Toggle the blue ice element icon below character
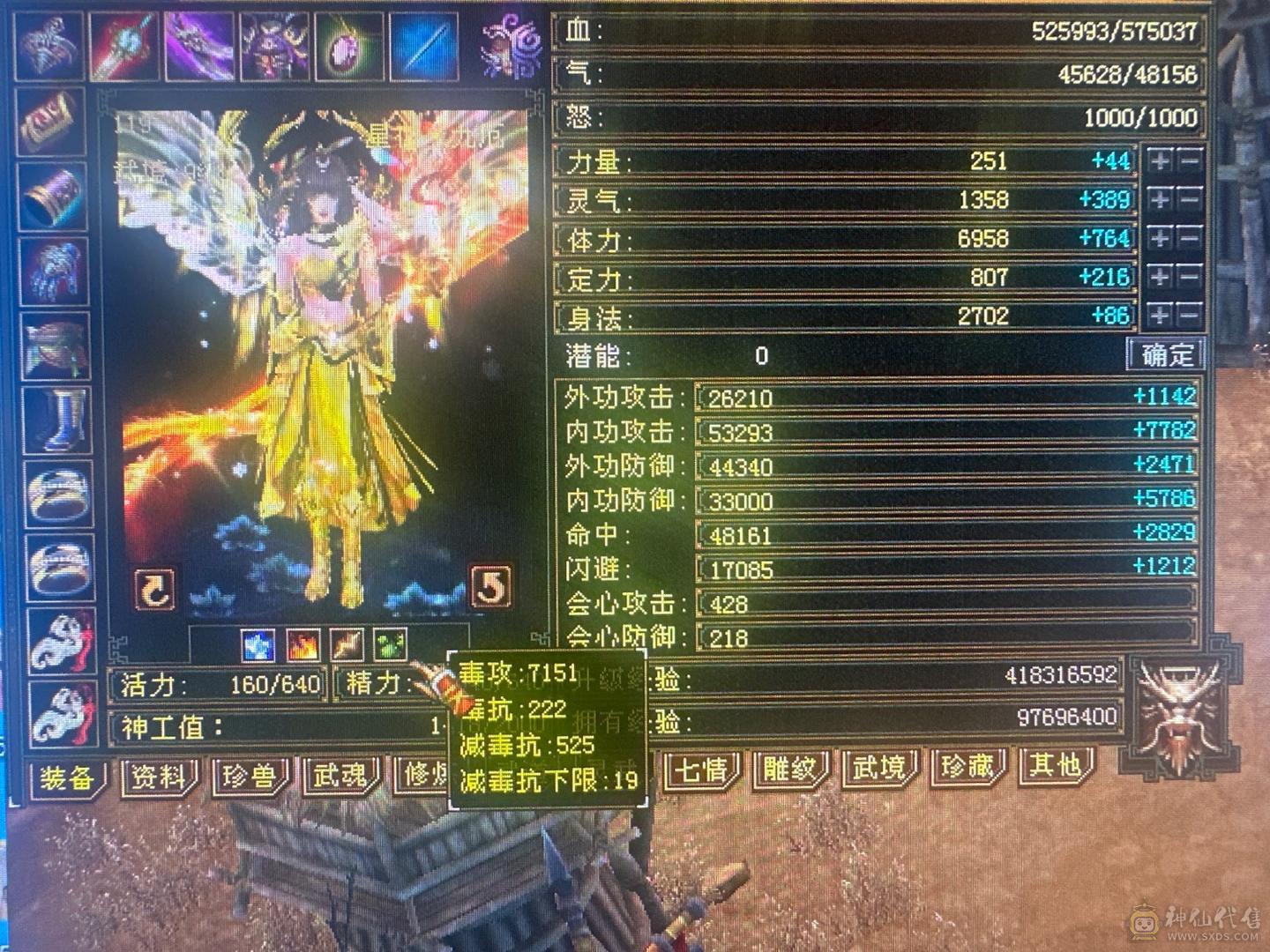 (258, 645)
